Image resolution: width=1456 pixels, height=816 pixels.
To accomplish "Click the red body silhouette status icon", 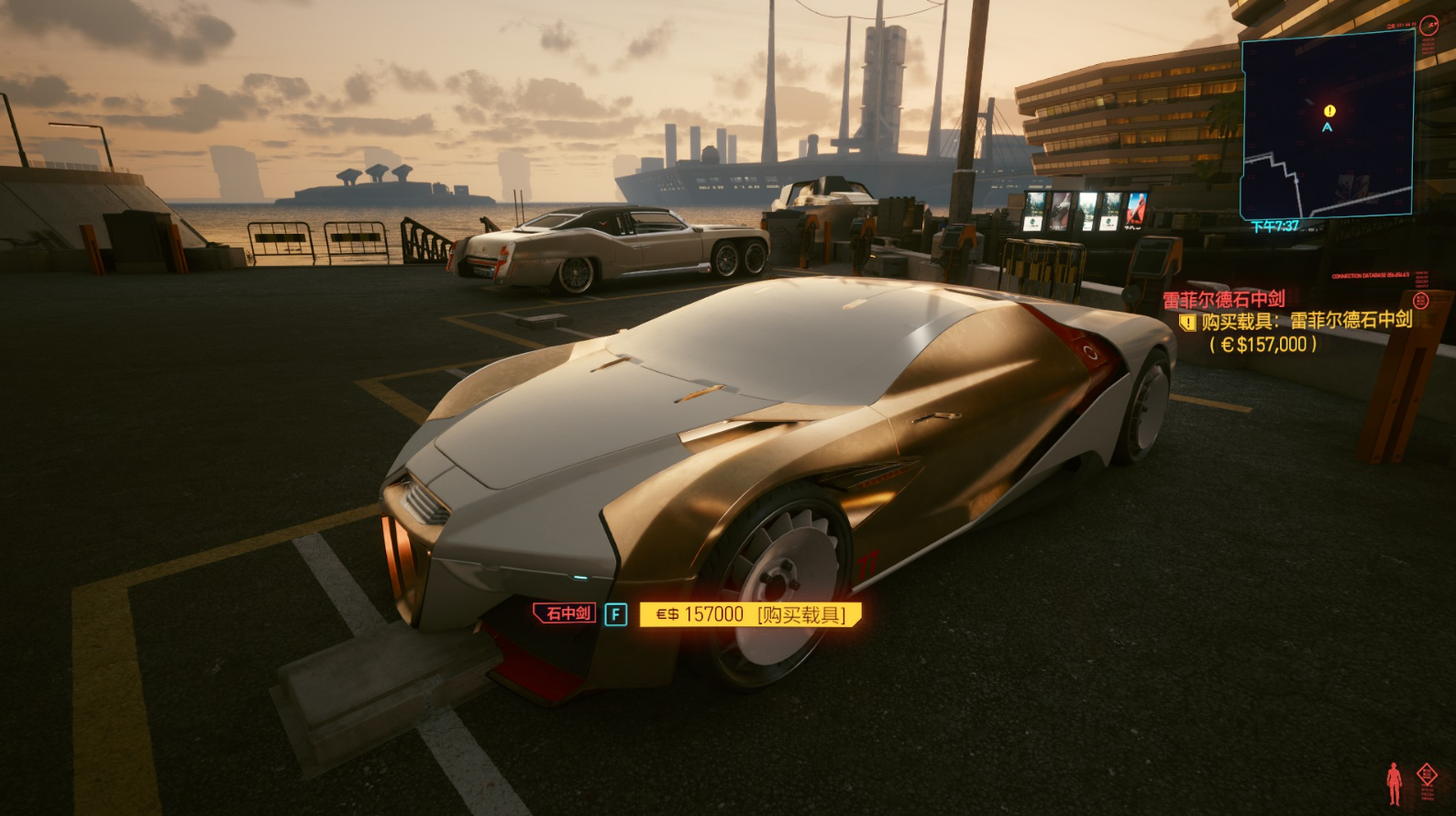I will pos(1395,782).
